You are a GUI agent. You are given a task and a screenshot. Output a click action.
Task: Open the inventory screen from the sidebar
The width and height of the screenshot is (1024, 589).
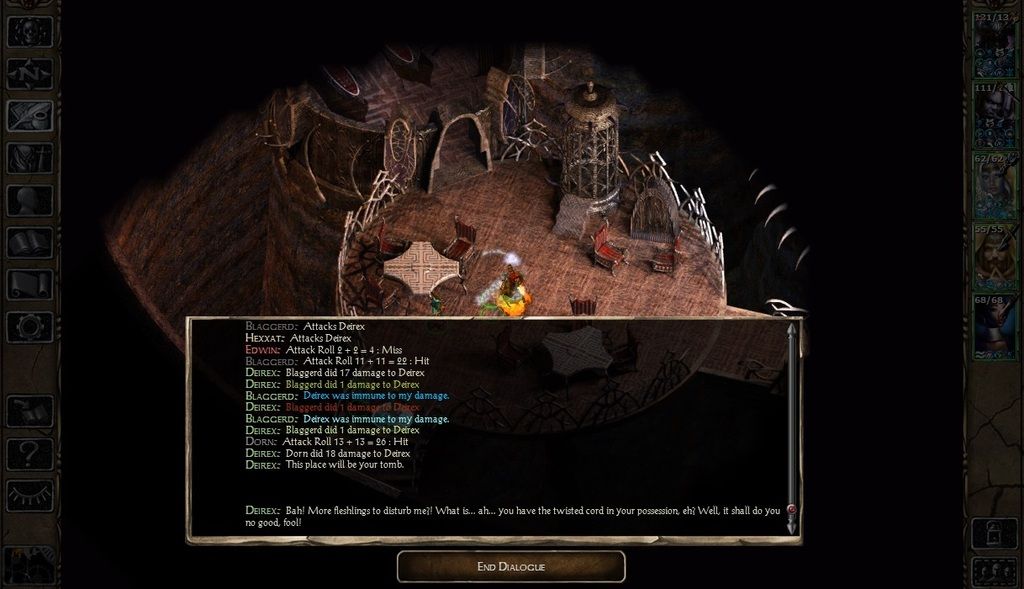(x=30, y=158)
